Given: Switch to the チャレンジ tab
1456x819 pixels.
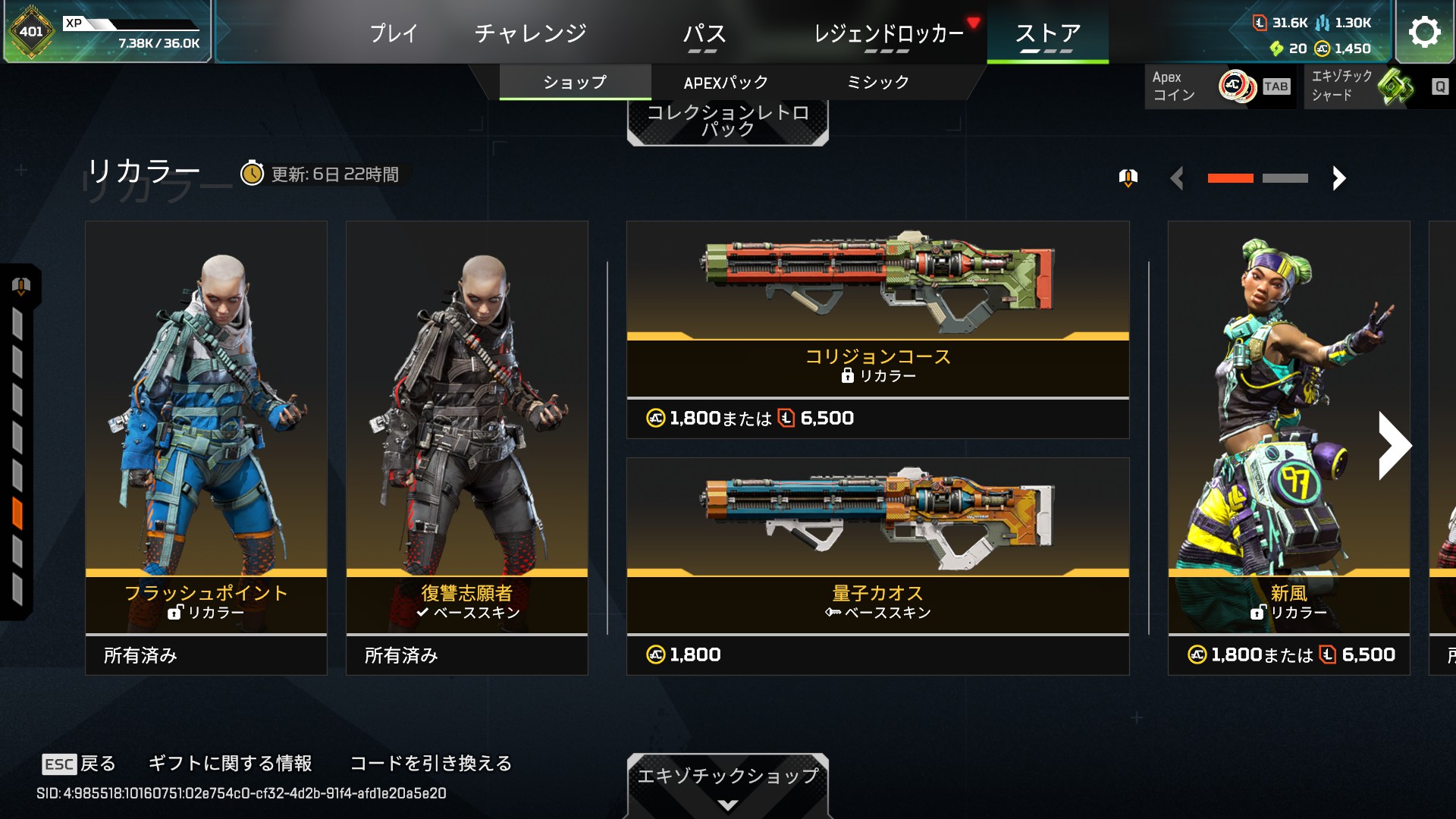Looking at the screenshot, I should point(530,33).
